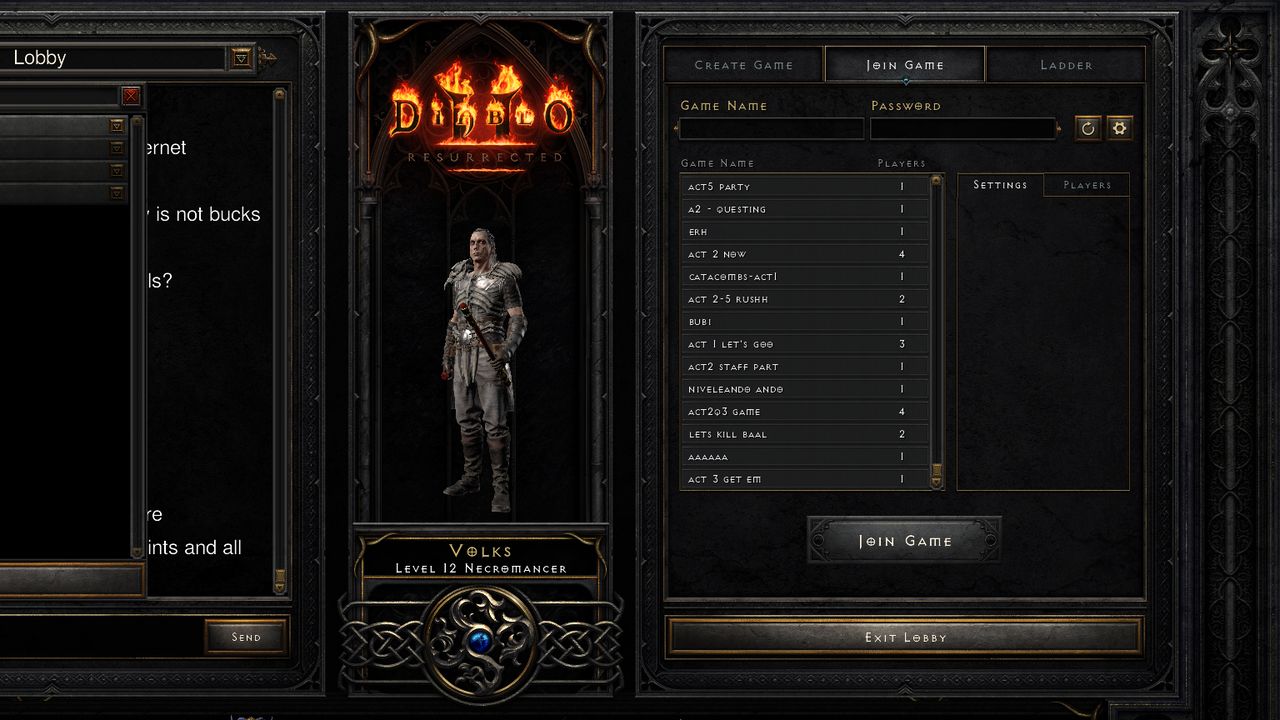
Task: Click the dropdown arrow on the first chat entry
Action: tap(116, 125)
